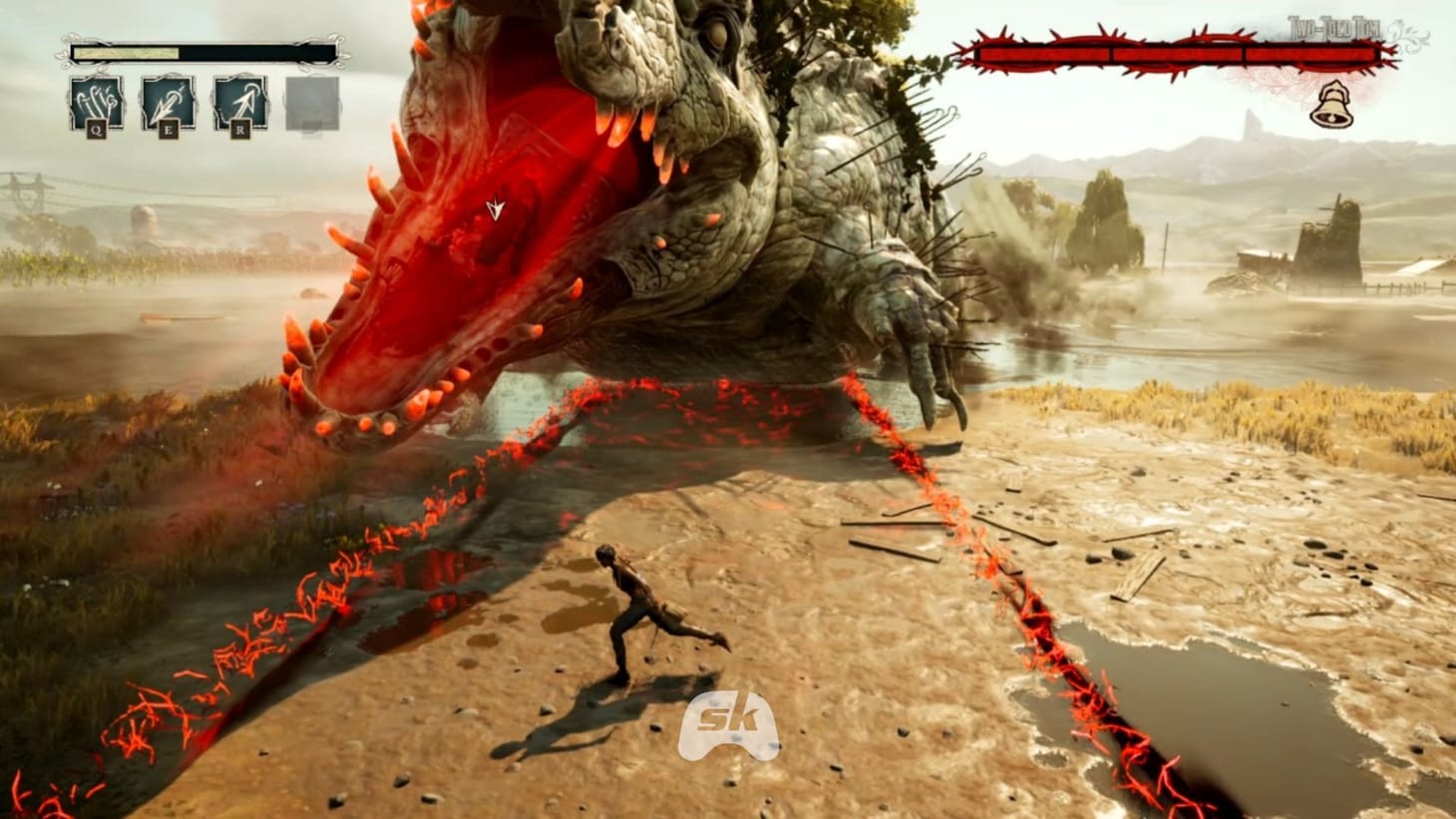Use the R hooked-arrow ability icon
Screen dimensions: 1456x819
tap(239, 101)
